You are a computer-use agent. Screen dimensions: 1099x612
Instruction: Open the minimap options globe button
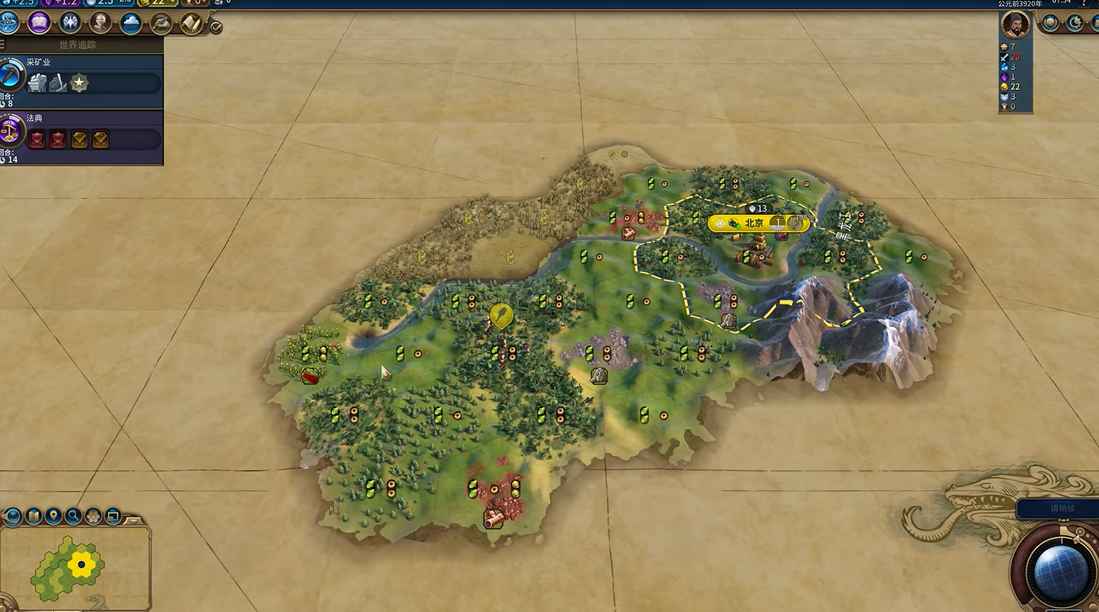pos(13,517)
